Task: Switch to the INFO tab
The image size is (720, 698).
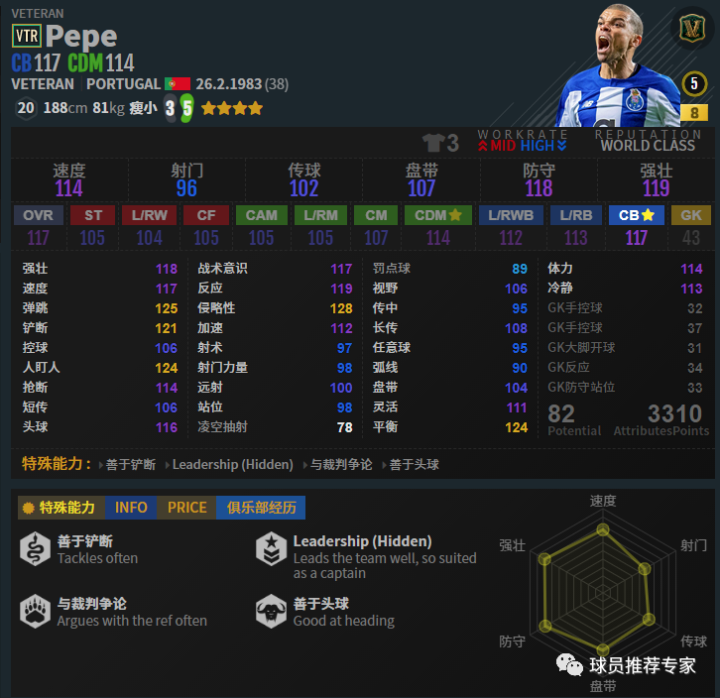Action: click(131, 507)
